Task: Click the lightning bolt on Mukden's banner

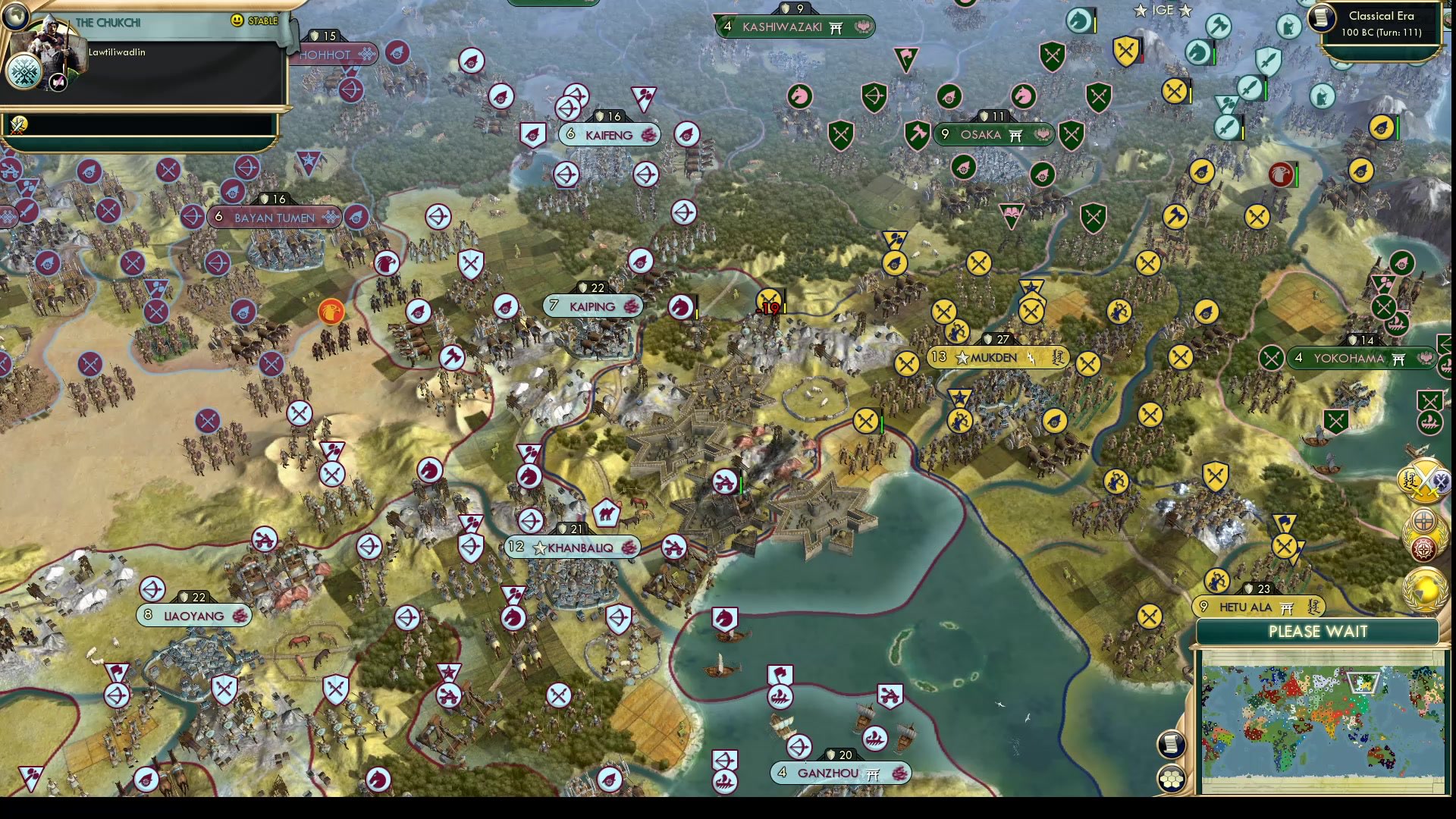Action: tap(1030, 357)
